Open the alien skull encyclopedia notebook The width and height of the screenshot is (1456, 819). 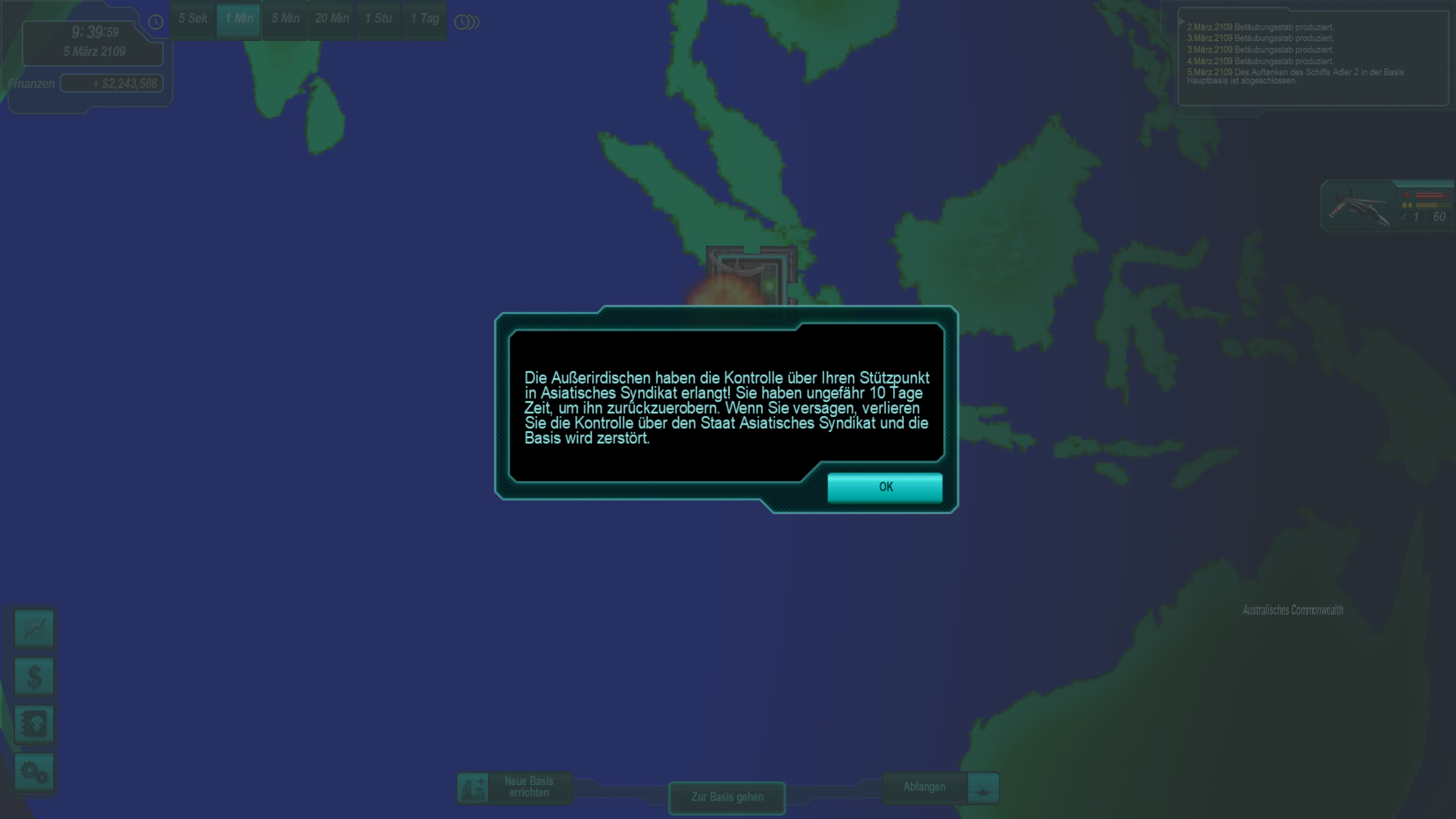click(x=35, y=724)
